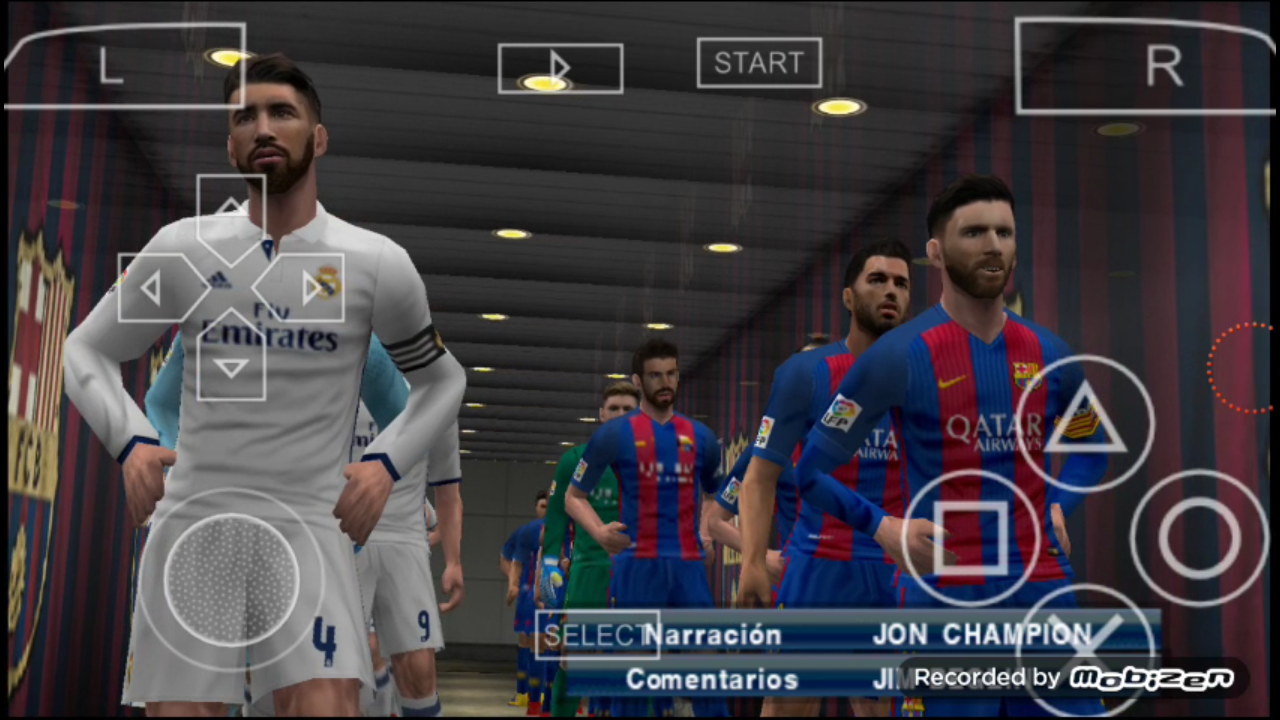Select the Narración row in the menu
The width and height of the screenshot is (1280, 720).
[713, 634]
